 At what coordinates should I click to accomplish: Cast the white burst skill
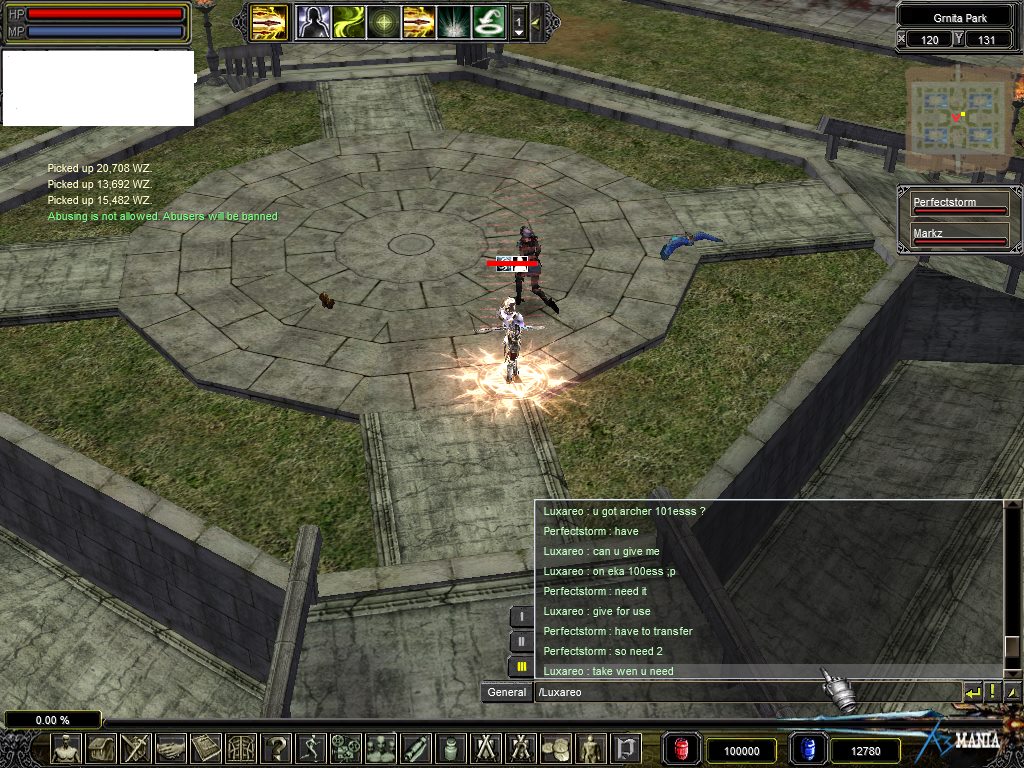pyautogui.click(x=453, y=21)
